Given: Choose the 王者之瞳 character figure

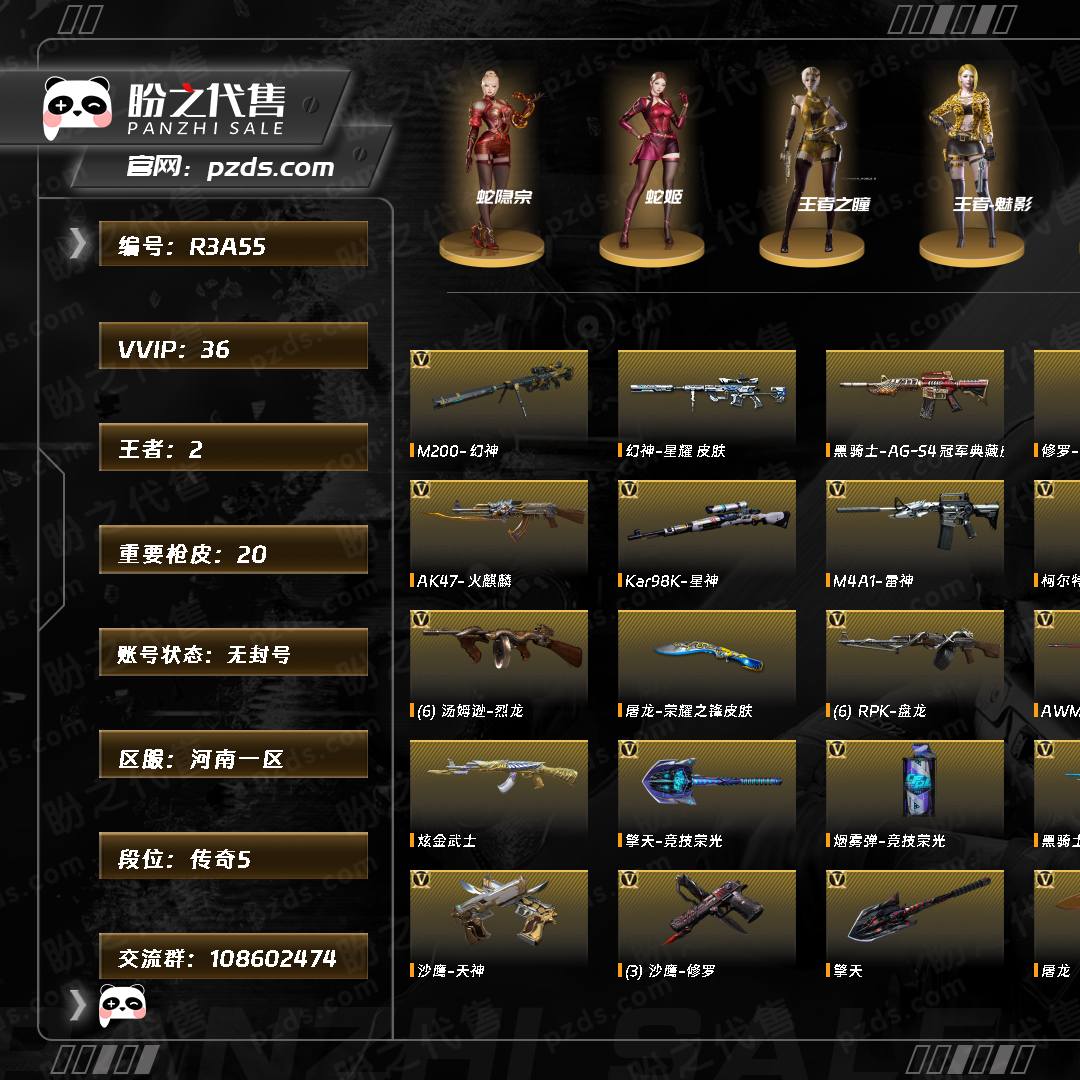Looking at the screenshot, I should pos(812,160).
